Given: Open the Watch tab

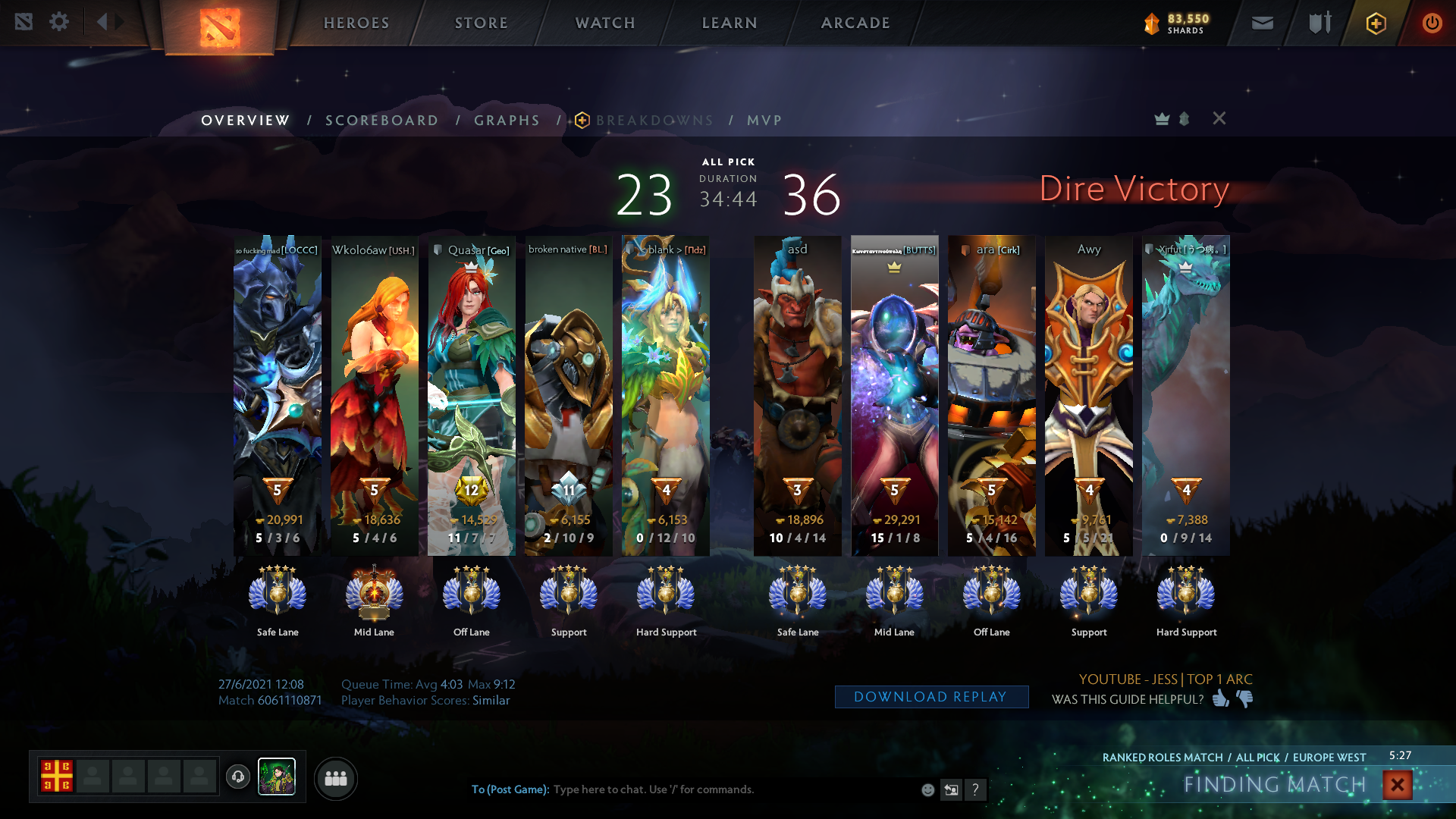Looking at the screenshot, I should click(605, 23).
